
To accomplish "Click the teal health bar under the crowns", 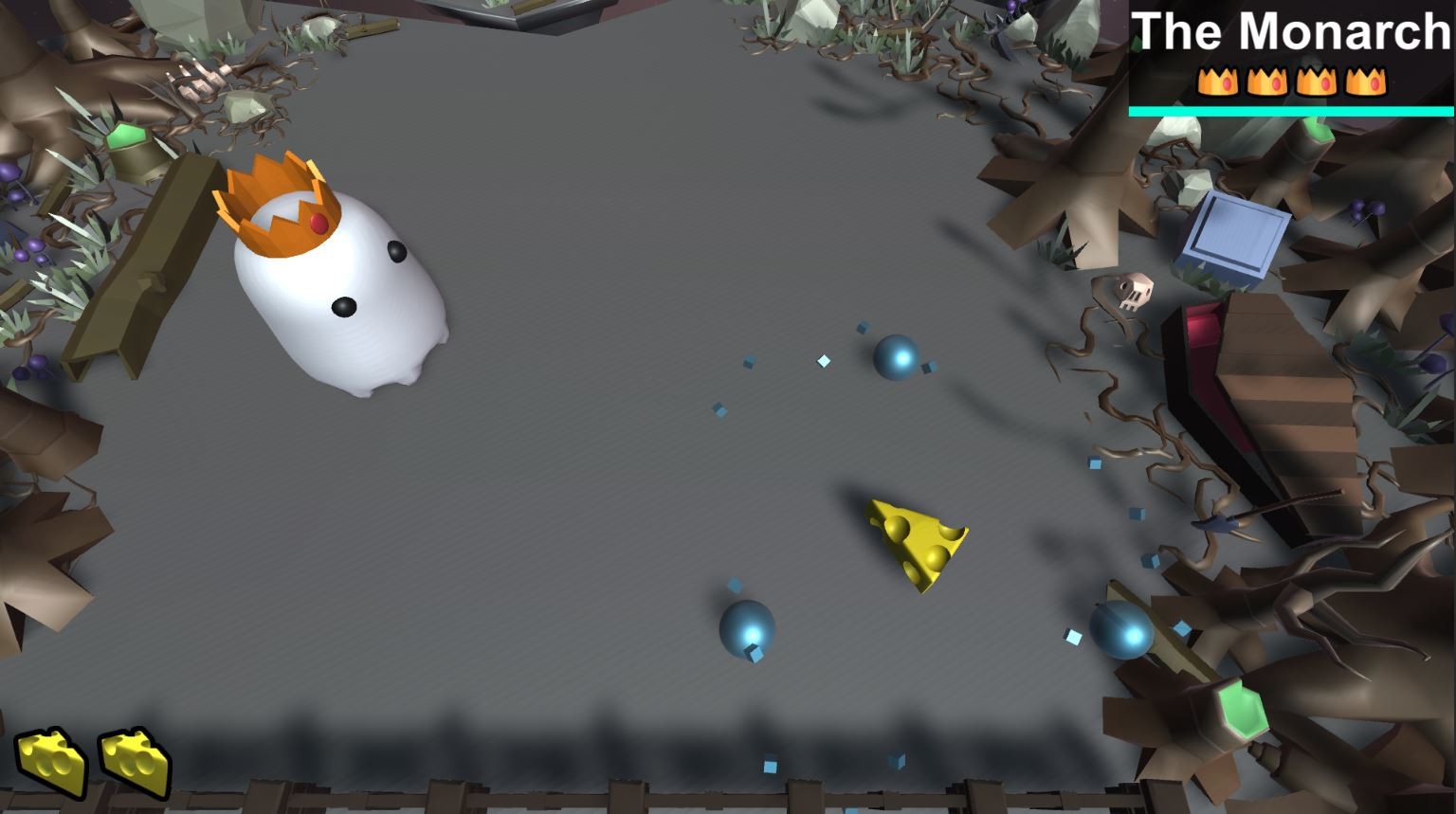I will (1291, 111).
